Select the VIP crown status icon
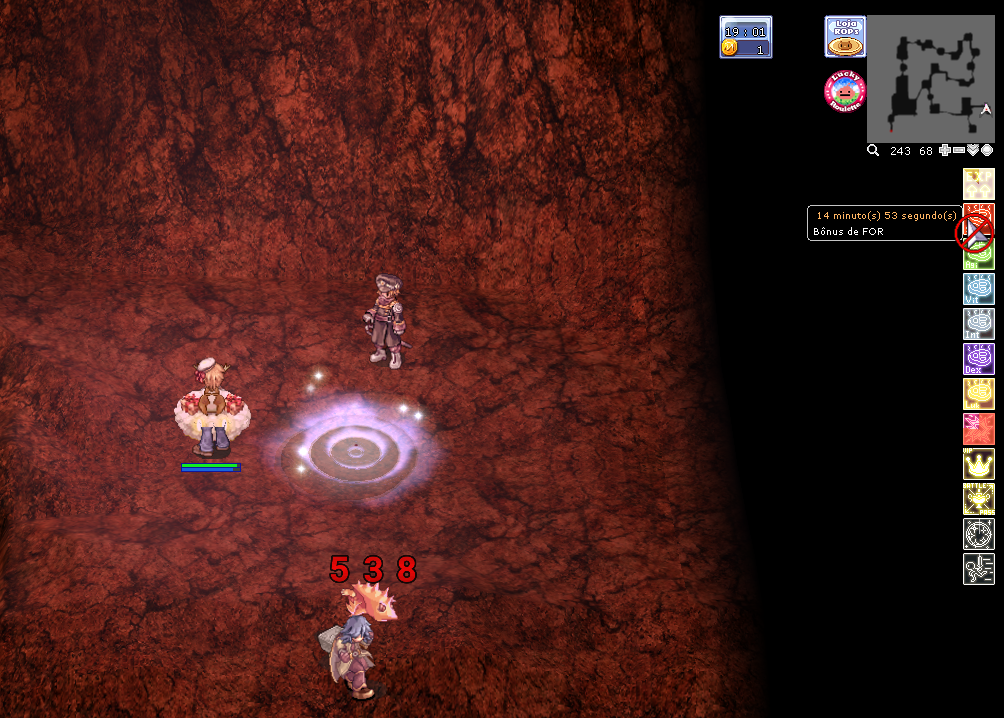 979,464
